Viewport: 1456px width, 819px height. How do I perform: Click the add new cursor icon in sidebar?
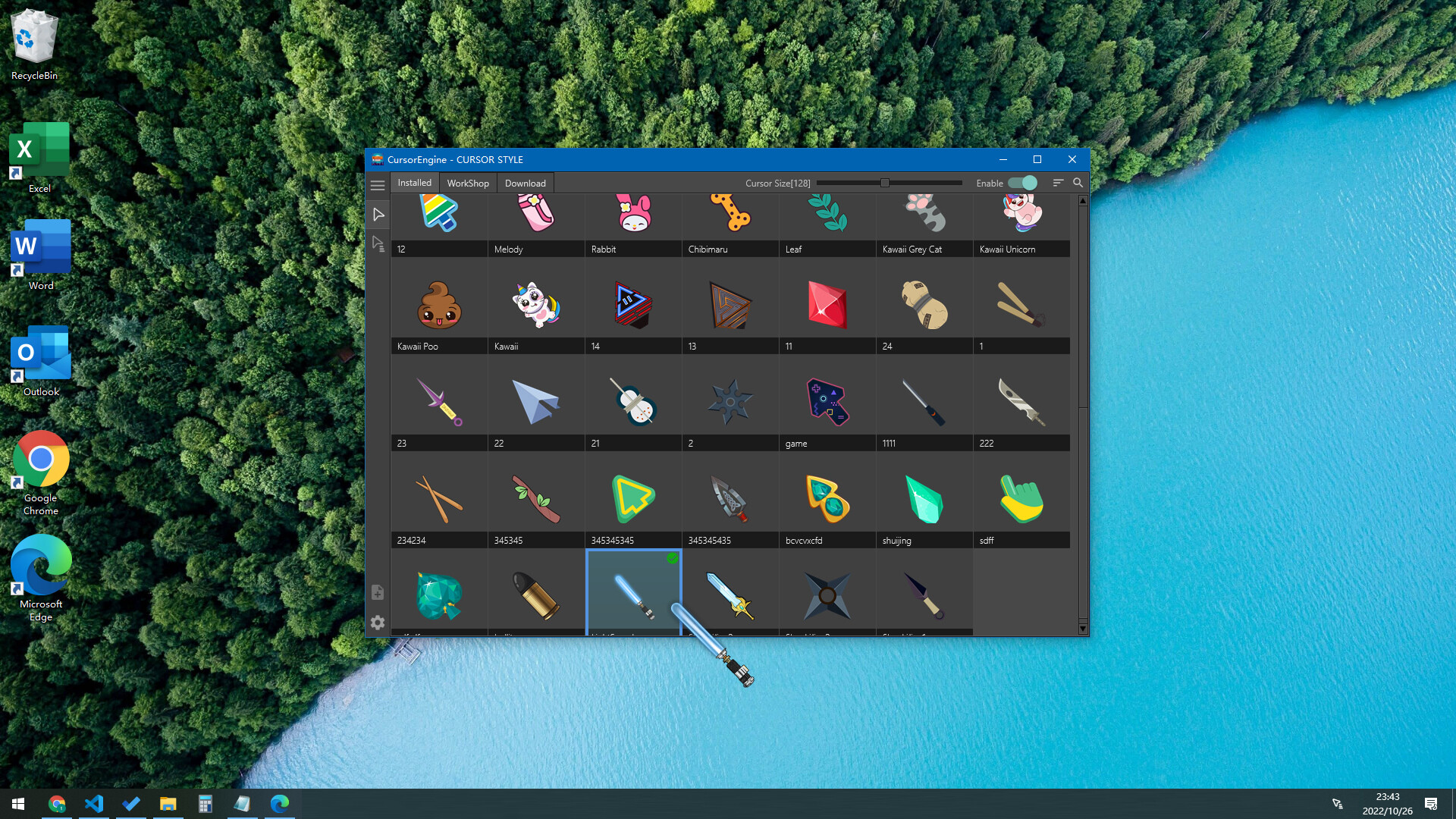[x=378, y=591]
